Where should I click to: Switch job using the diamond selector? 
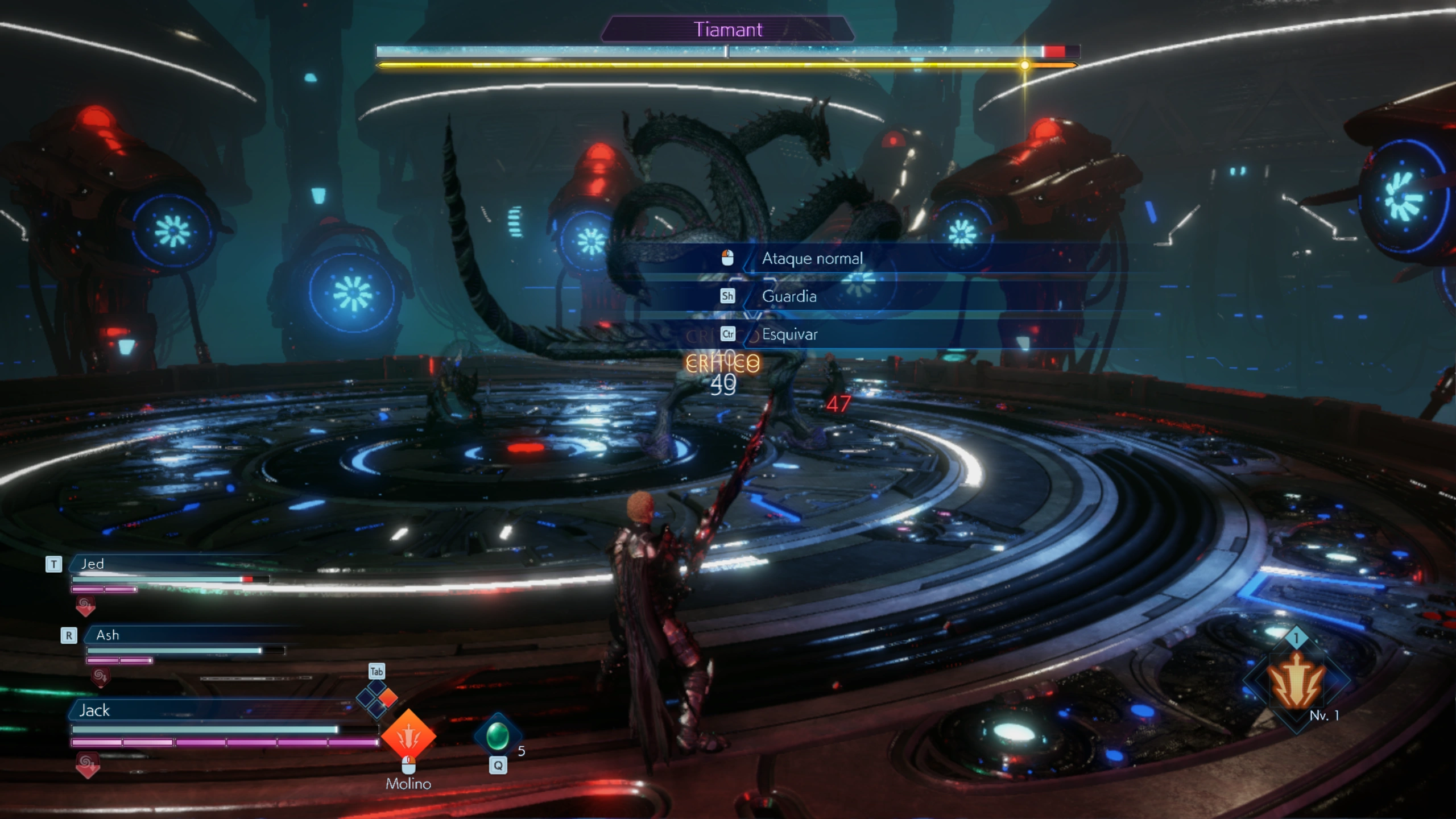[377, 698]
